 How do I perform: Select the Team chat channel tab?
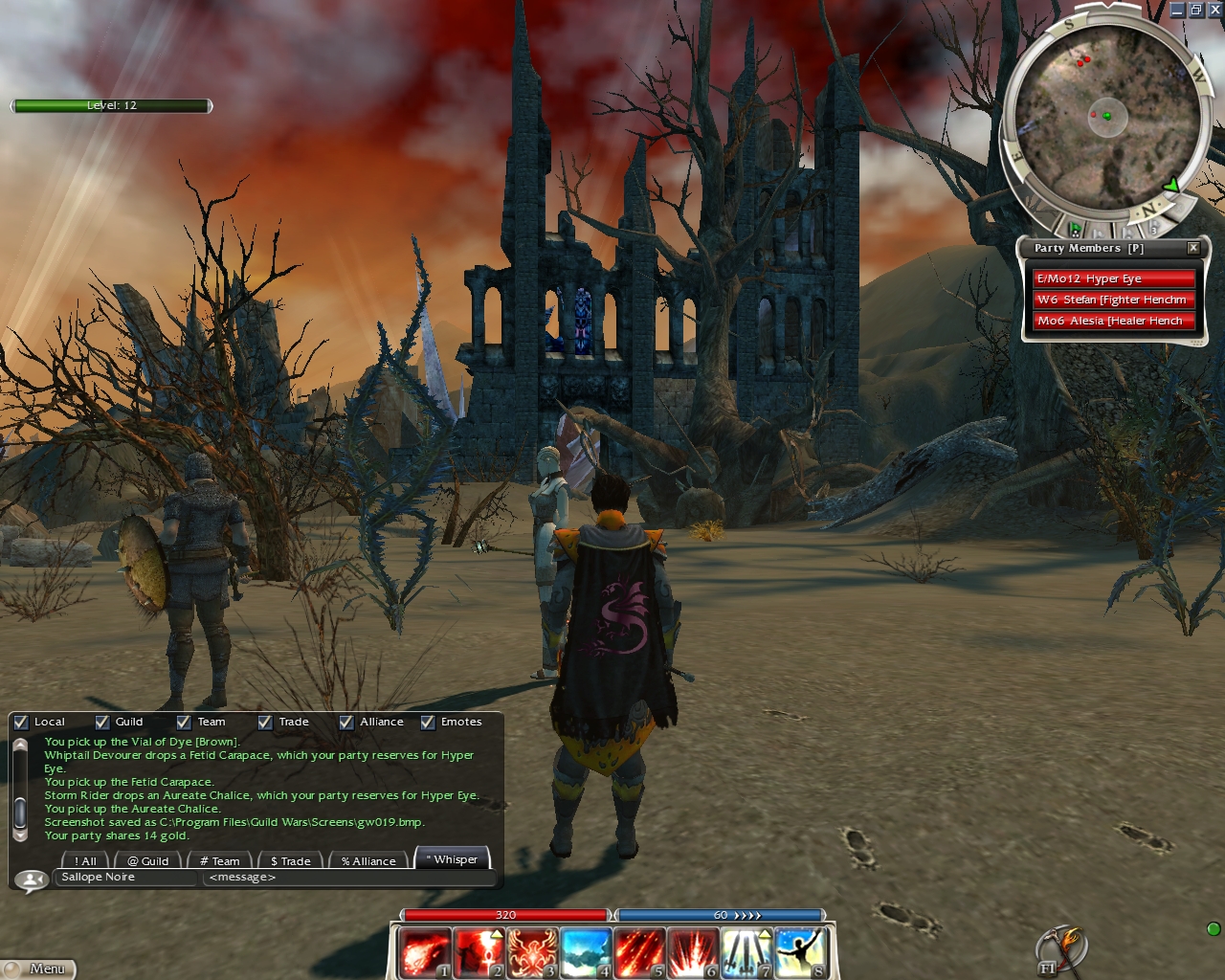point(220,861)
